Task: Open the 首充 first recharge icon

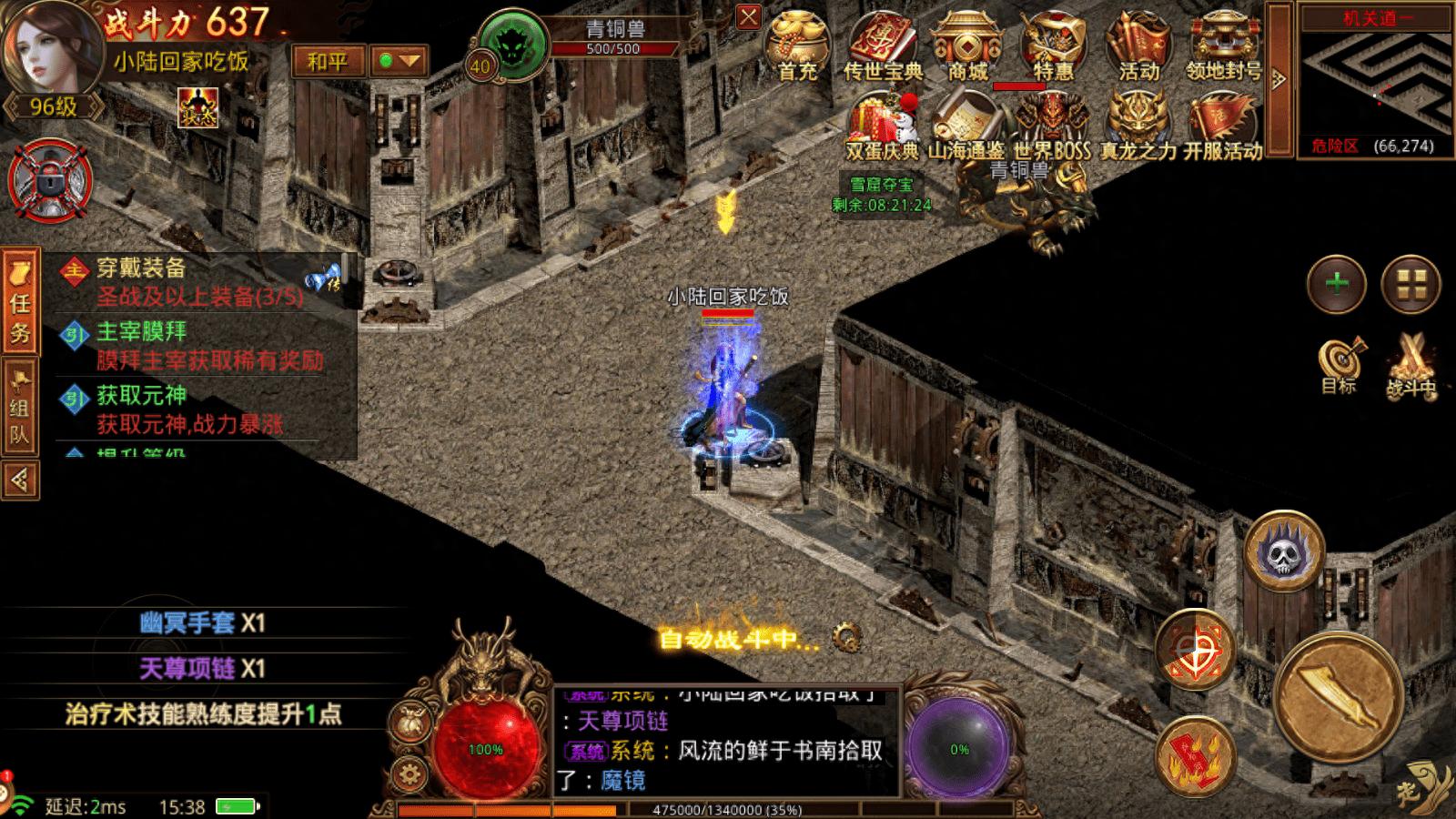Action: pos(796,45)
